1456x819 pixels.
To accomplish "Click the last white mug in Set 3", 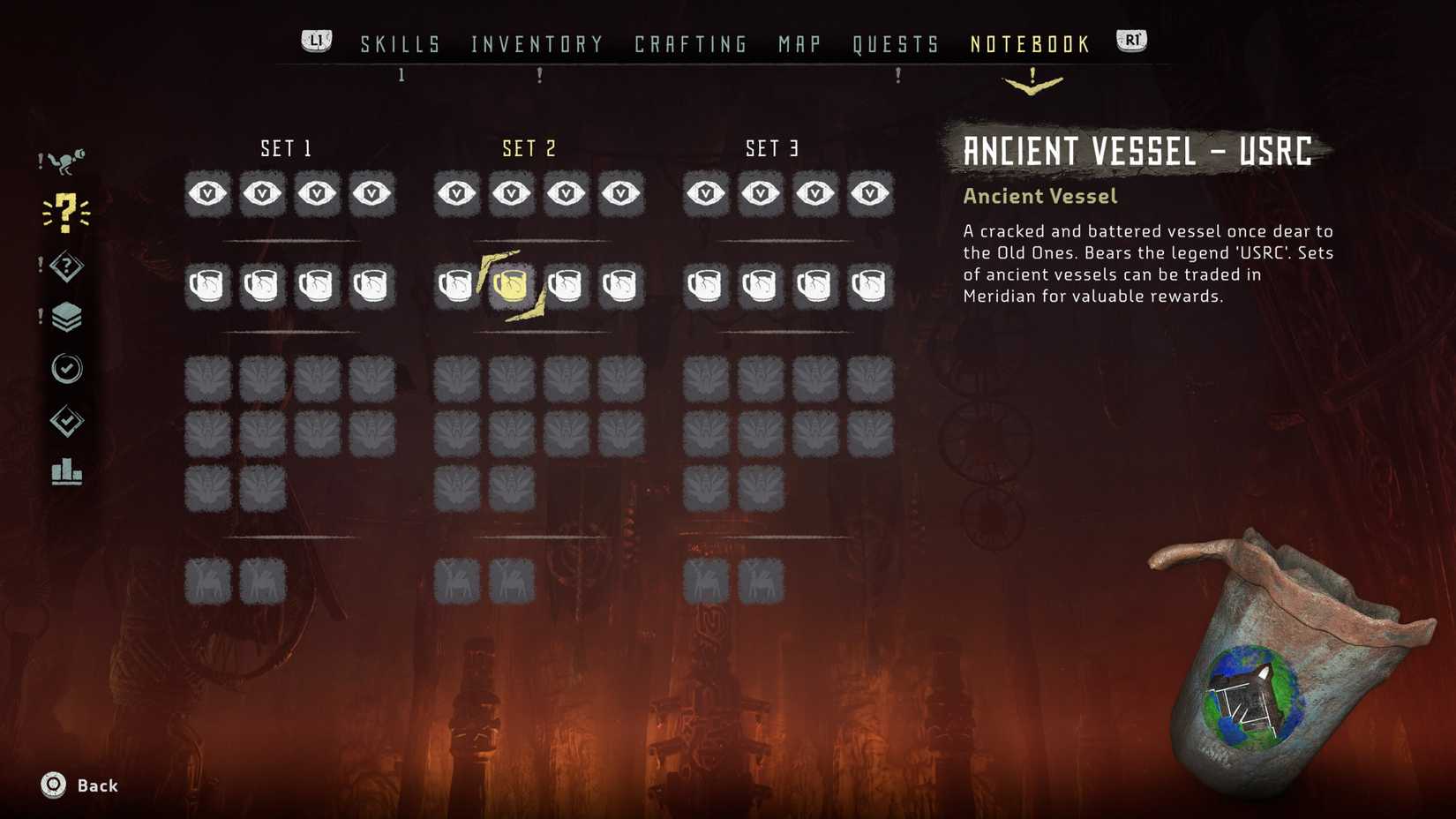I will click(870, 284).
